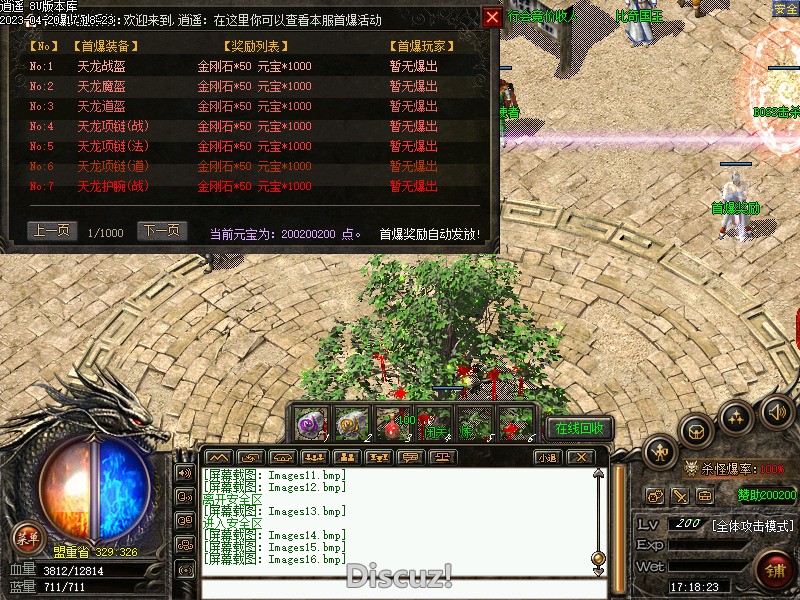Close the chat window with its X button

tap(580, 457)
